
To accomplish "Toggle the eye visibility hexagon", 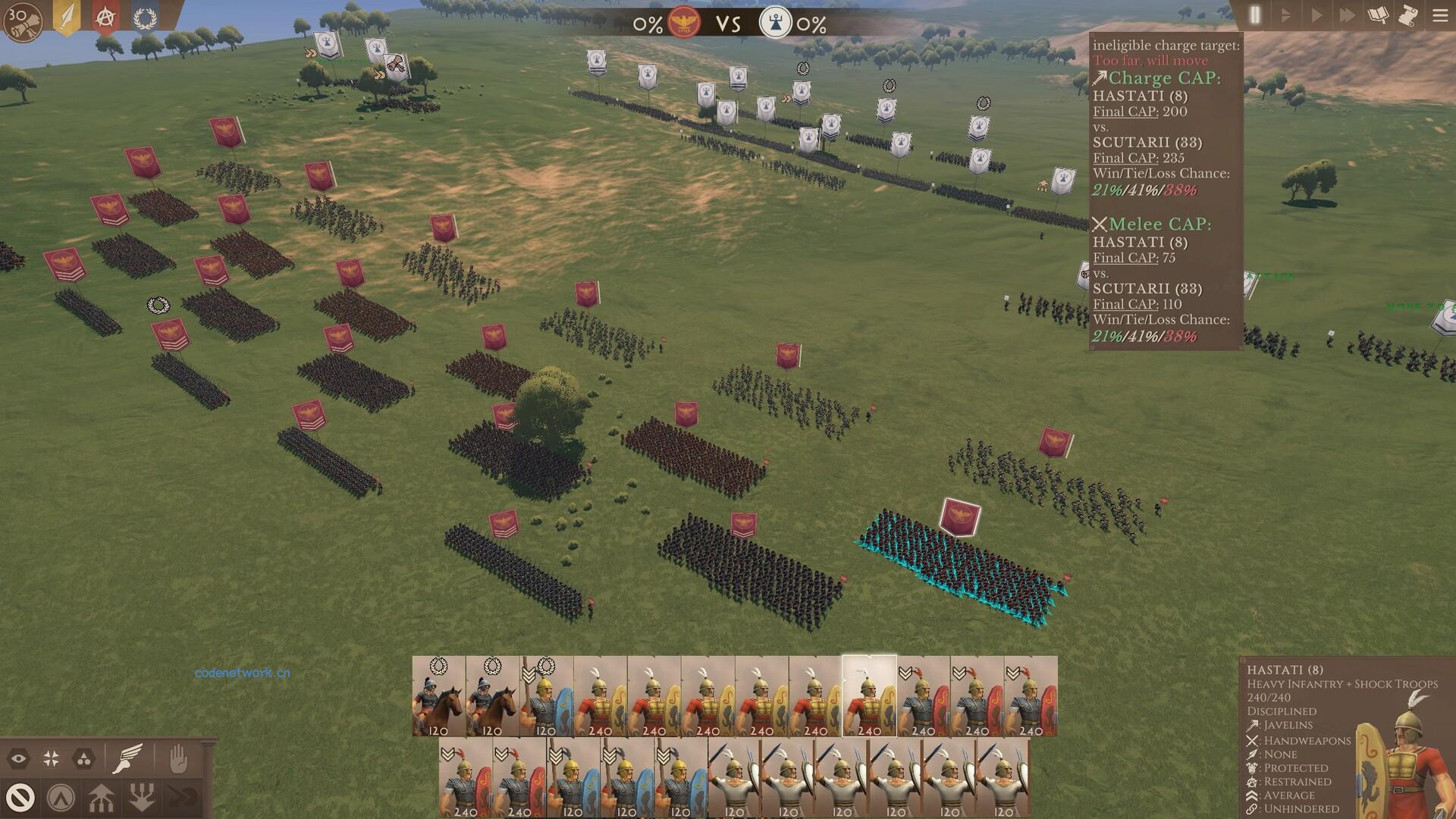I will click(19, 758).
